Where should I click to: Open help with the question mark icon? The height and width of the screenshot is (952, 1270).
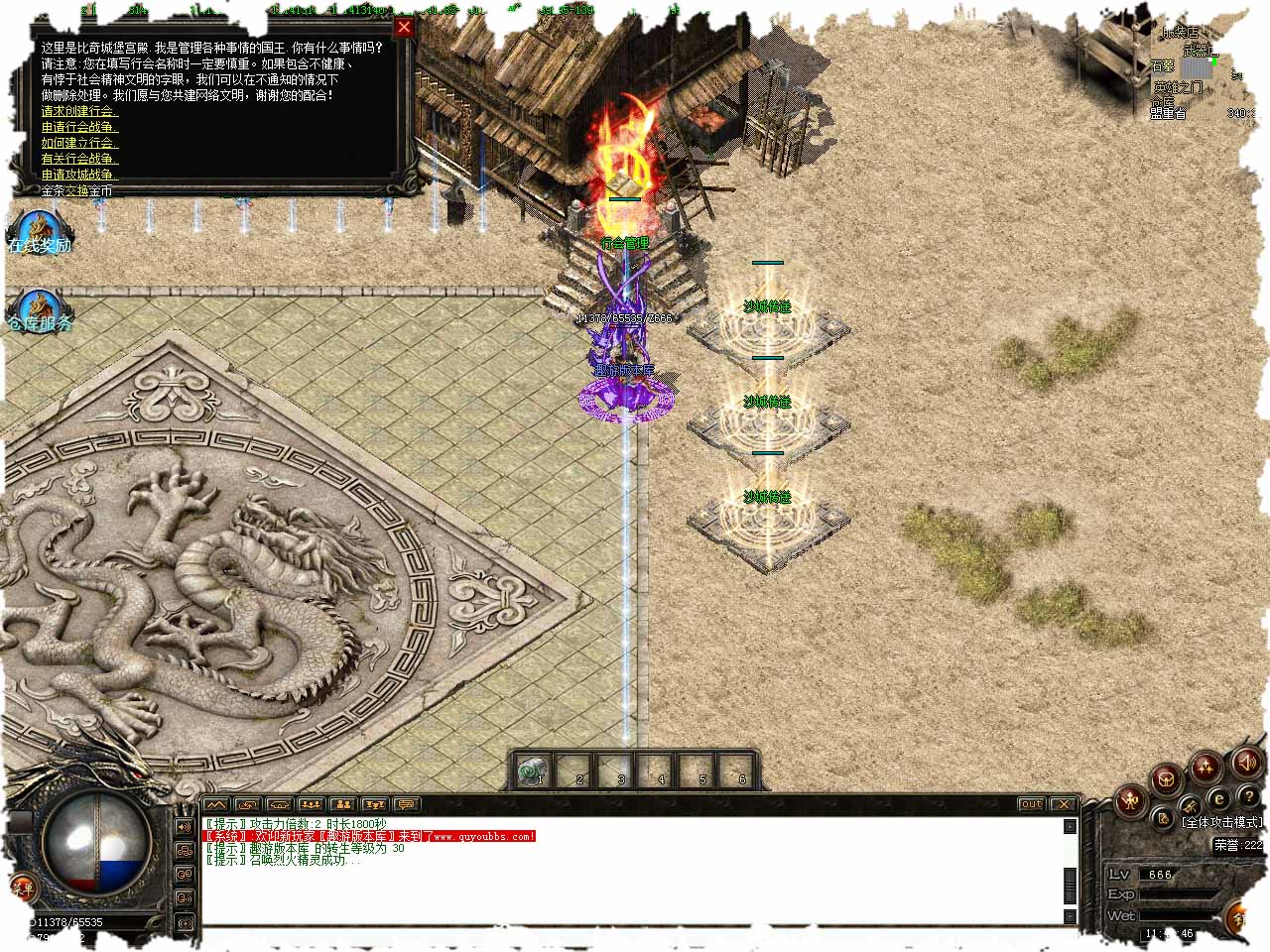coord(1248,796)
